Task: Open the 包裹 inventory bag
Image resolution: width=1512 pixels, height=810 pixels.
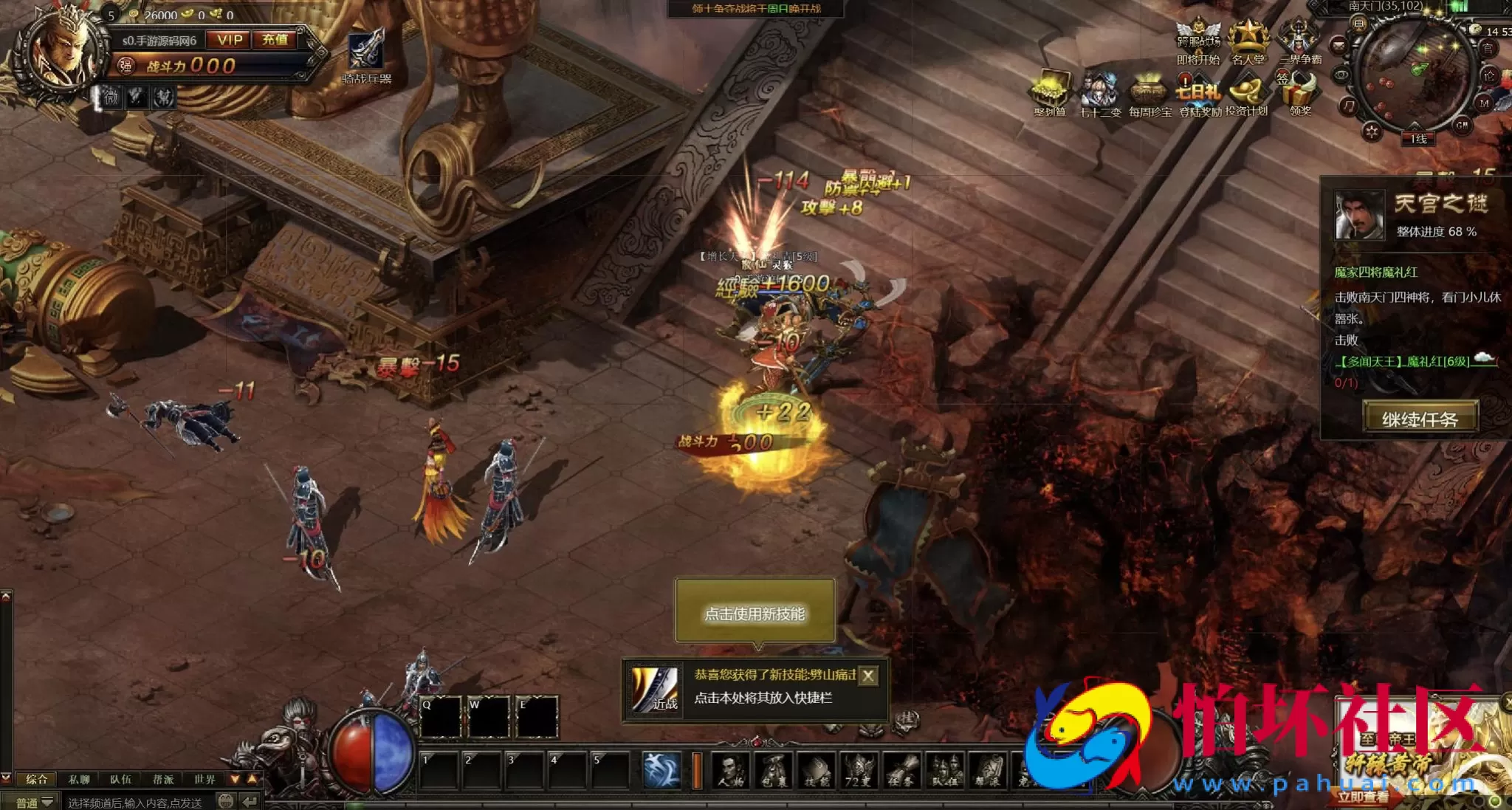Action: 773,771
